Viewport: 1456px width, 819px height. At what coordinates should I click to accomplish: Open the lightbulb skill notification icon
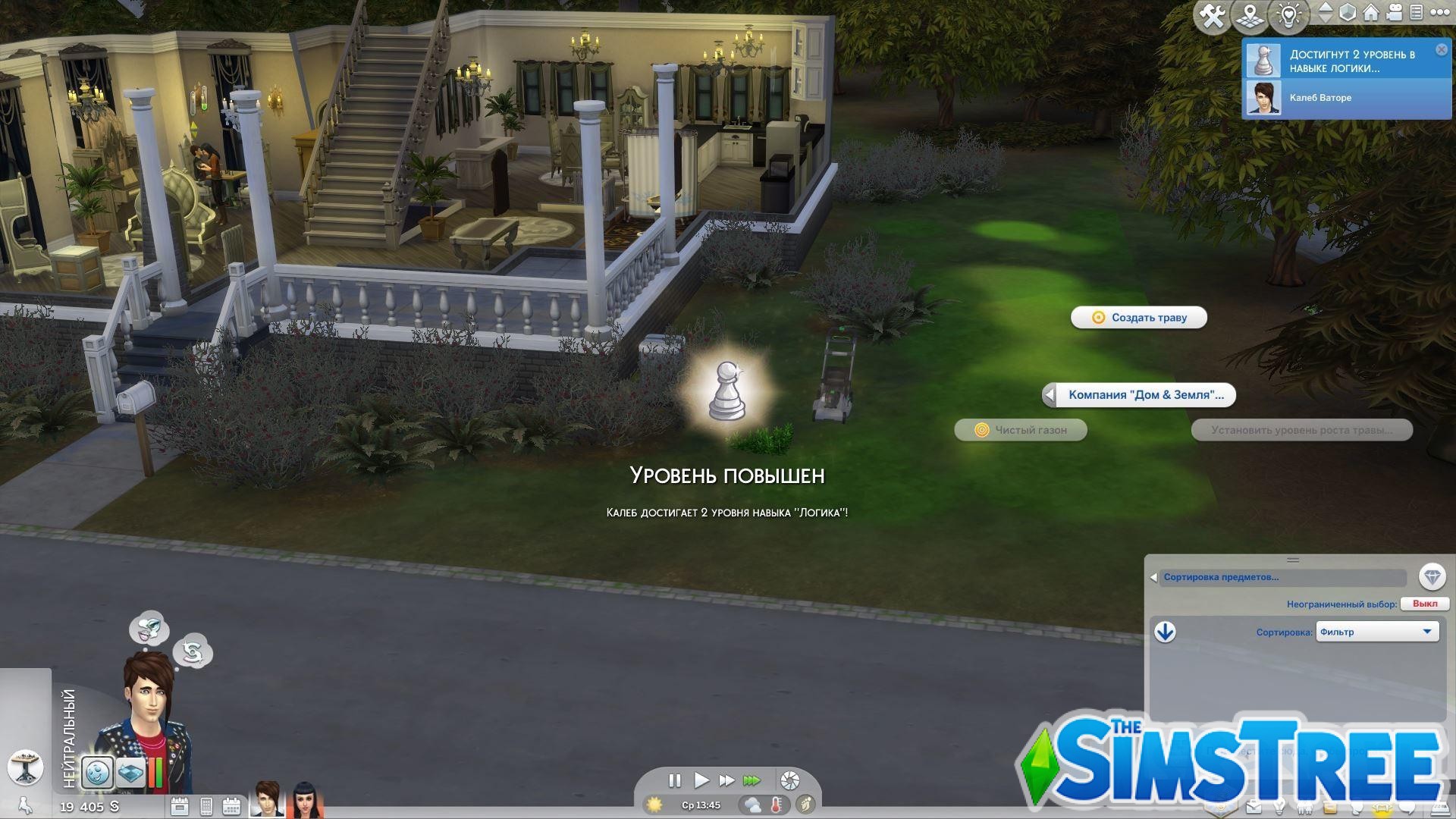tap(1288, 14)
